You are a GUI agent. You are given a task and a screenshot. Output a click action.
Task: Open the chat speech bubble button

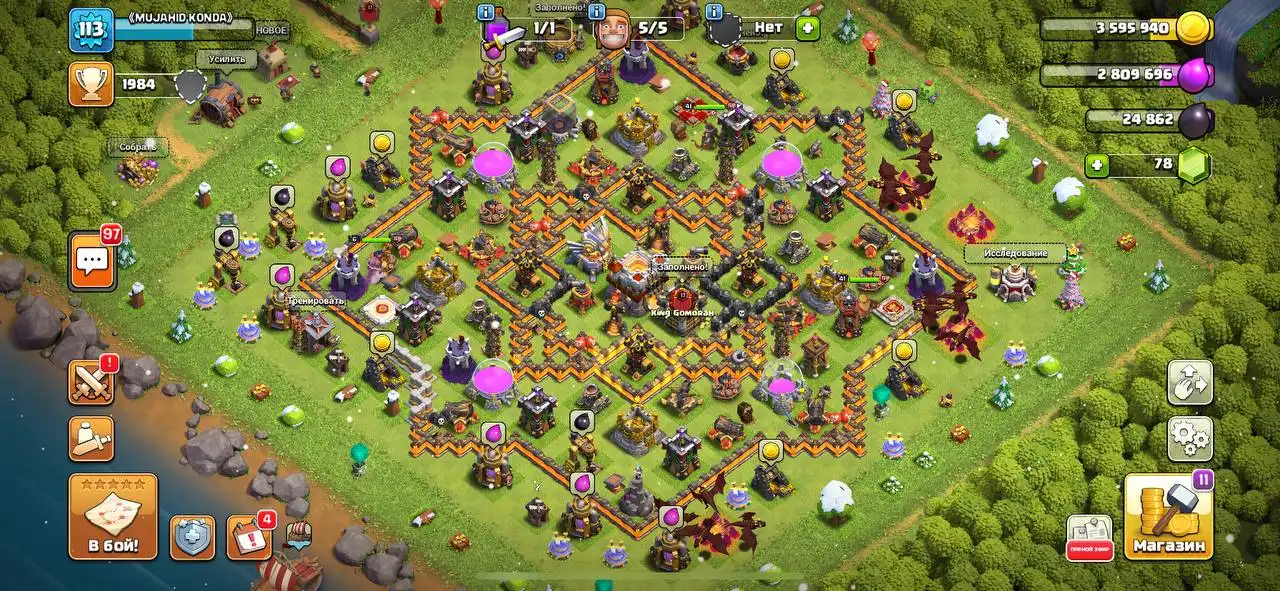pos(92,261)
